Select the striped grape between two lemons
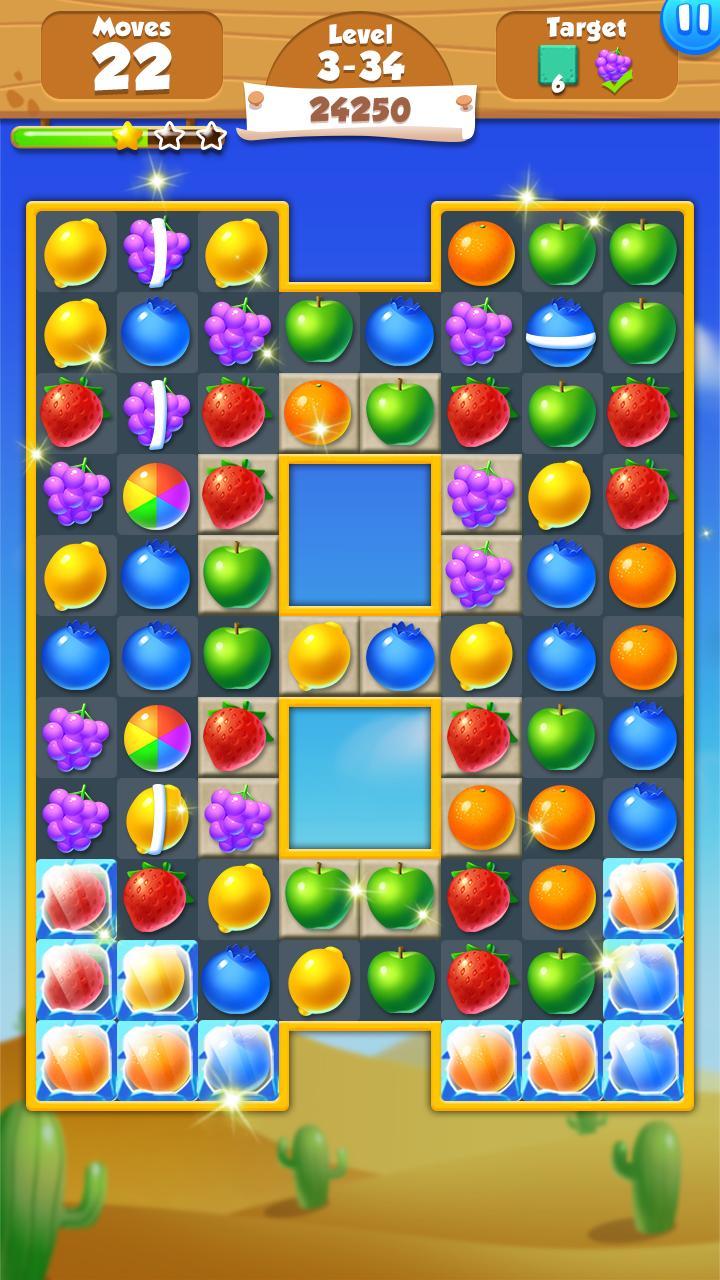 (157, 250)
